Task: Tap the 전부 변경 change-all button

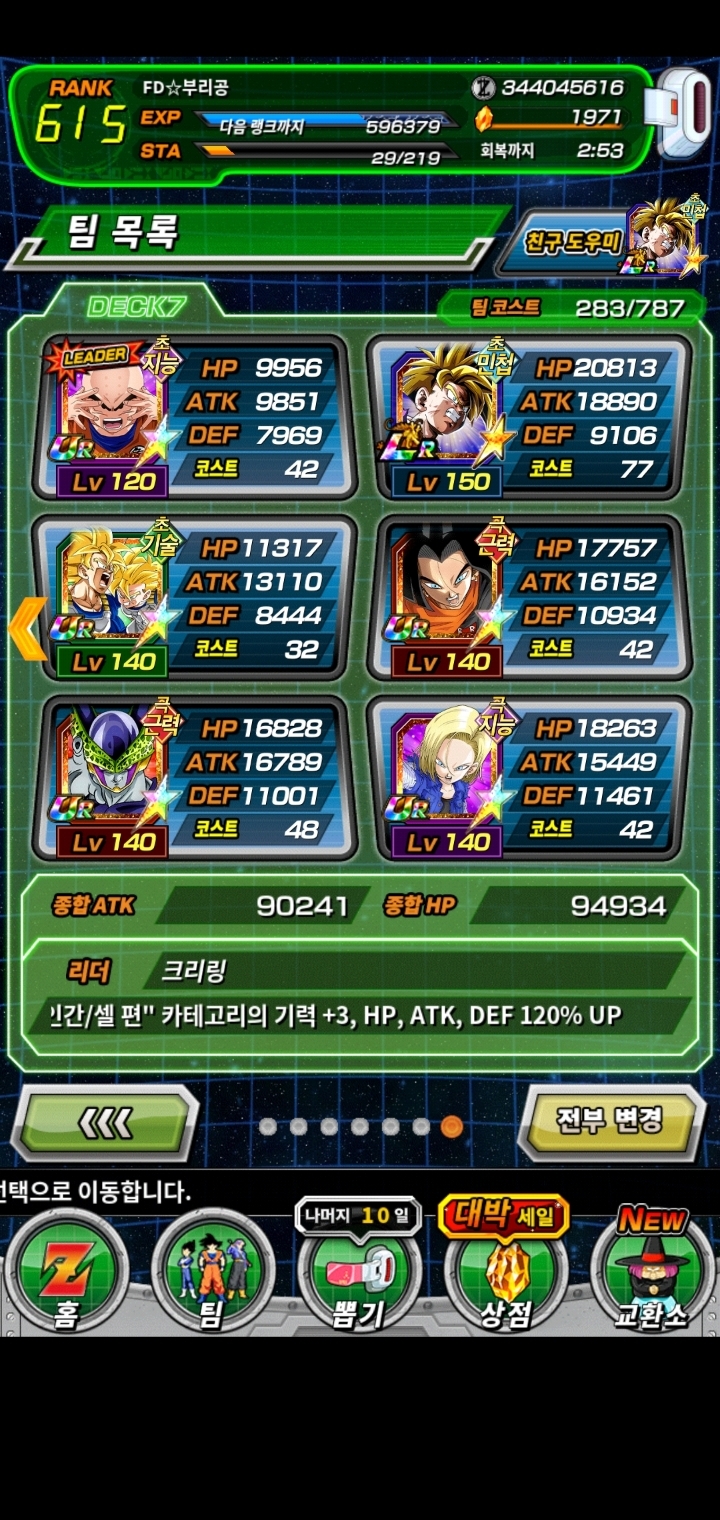Action: pyautogui.click(x=610, y=1120)
